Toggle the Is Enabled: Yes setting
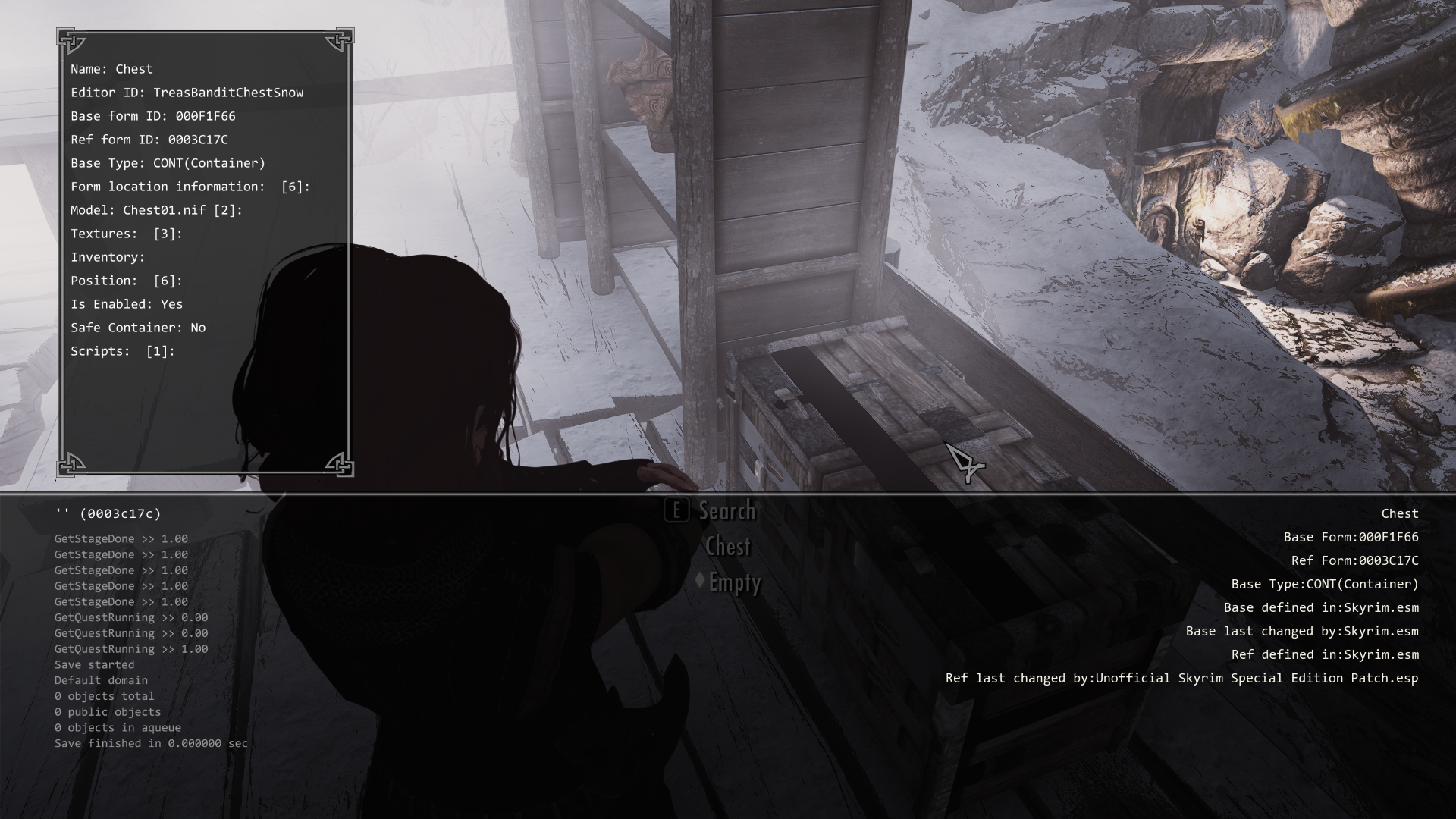This screenshot has width=1456, height=819. [127, 303]
